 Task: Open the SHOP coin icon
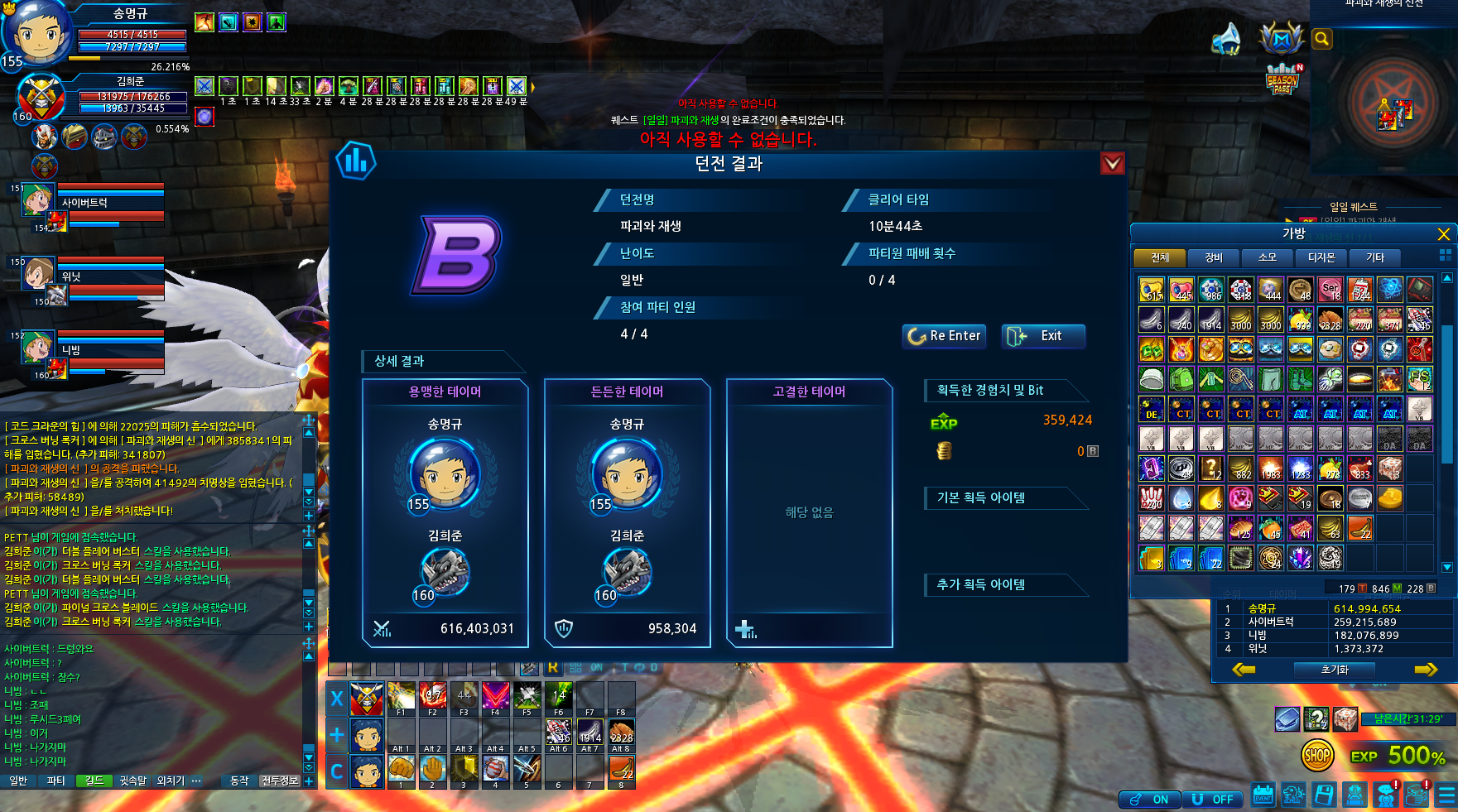1316,755
